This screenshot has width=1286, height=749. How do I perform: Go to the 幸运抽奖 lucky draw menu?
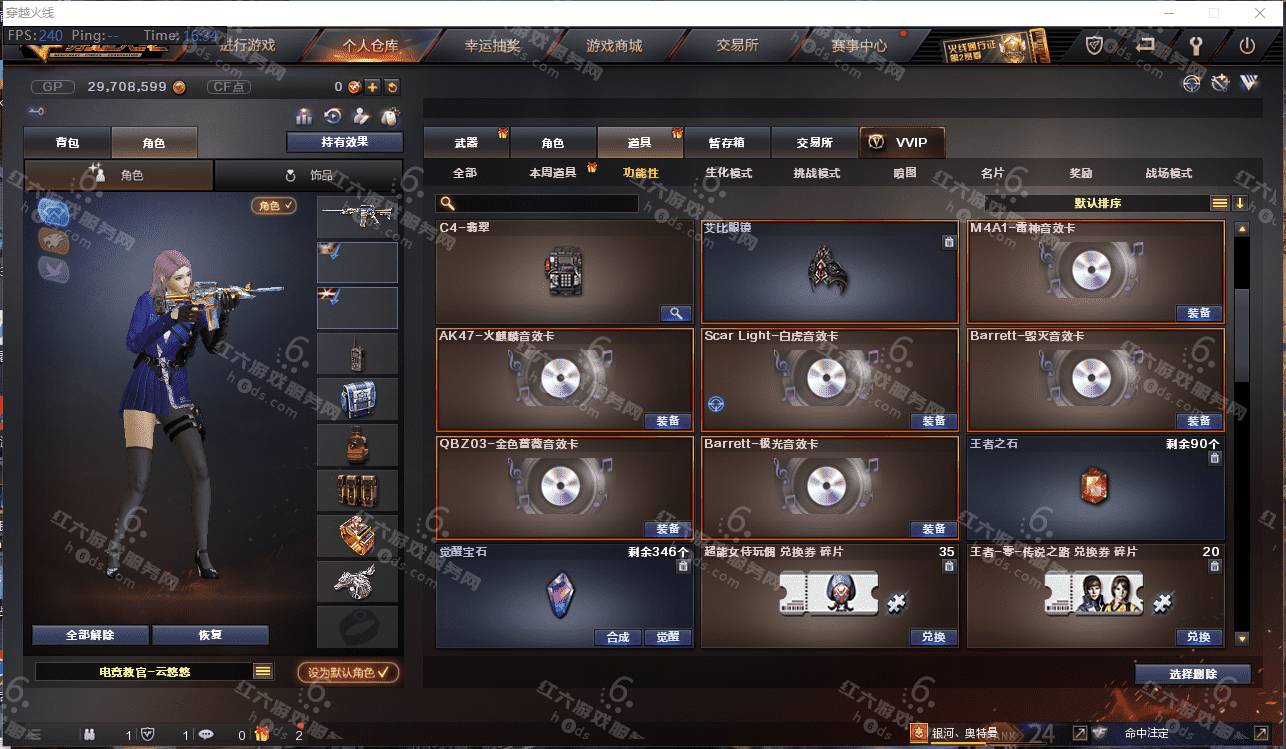492,46
